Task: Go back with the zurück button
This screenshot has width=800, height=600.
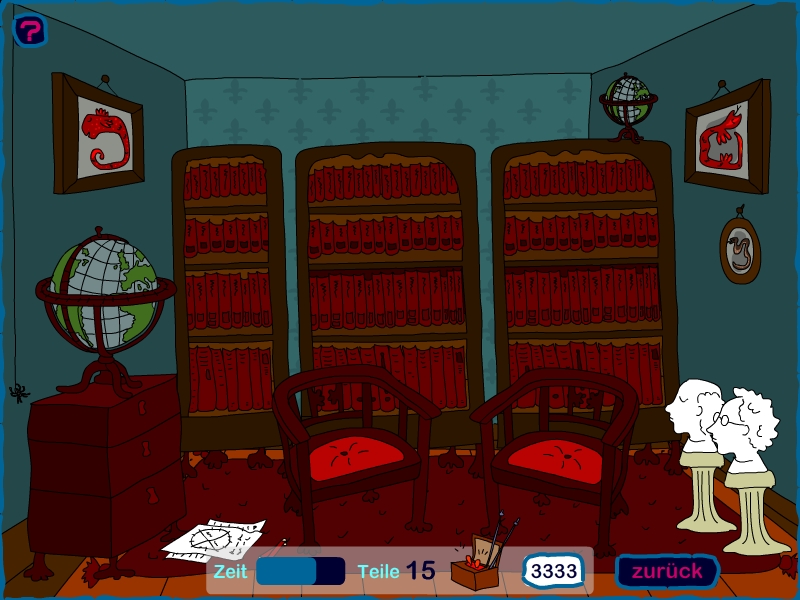Action: [666, 571]
